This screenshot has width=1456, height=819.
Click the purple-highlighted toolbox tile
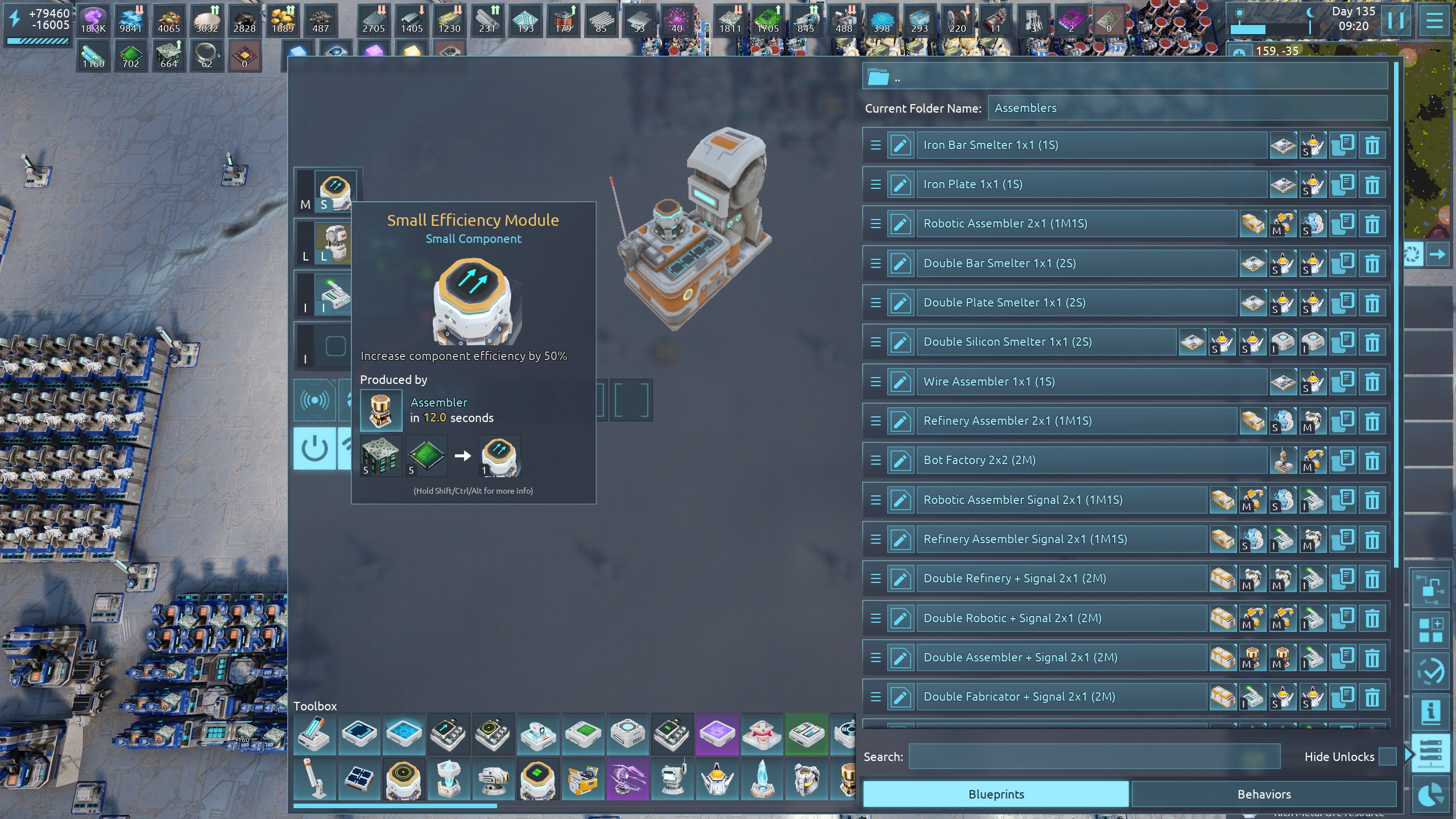click(x=717, y=734)
